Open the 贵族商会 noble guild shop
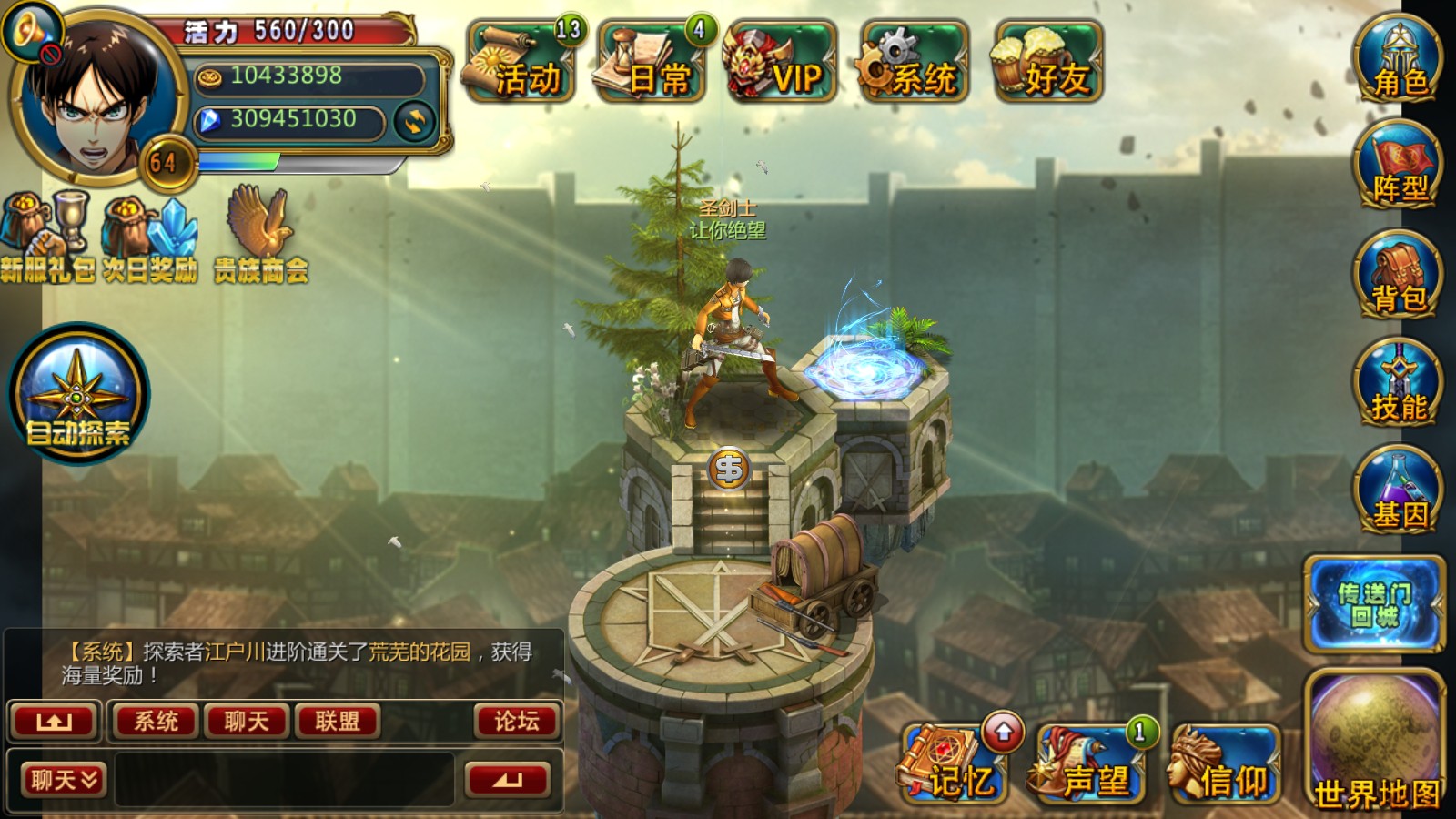Viewport: 1456px width, 819px height. point(261,235)
